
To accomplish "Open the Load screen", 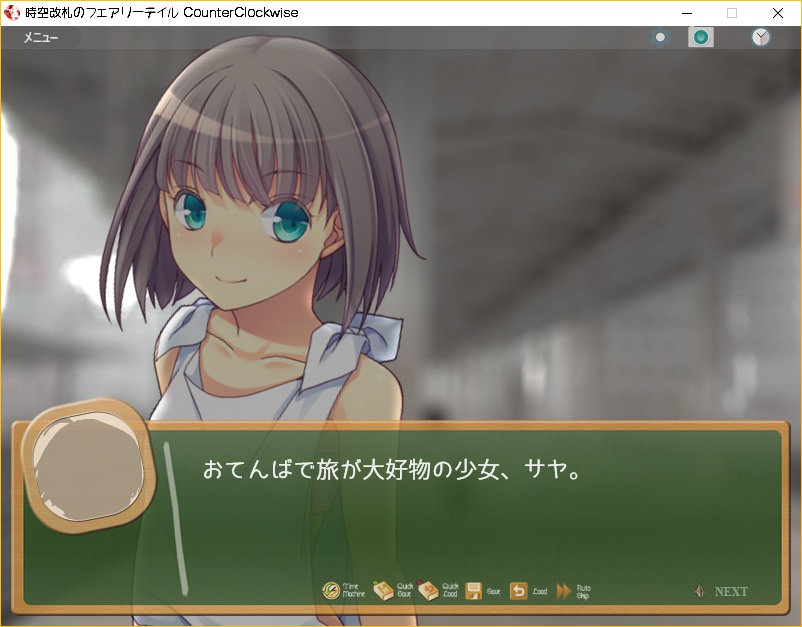I will tap(528, 591).
